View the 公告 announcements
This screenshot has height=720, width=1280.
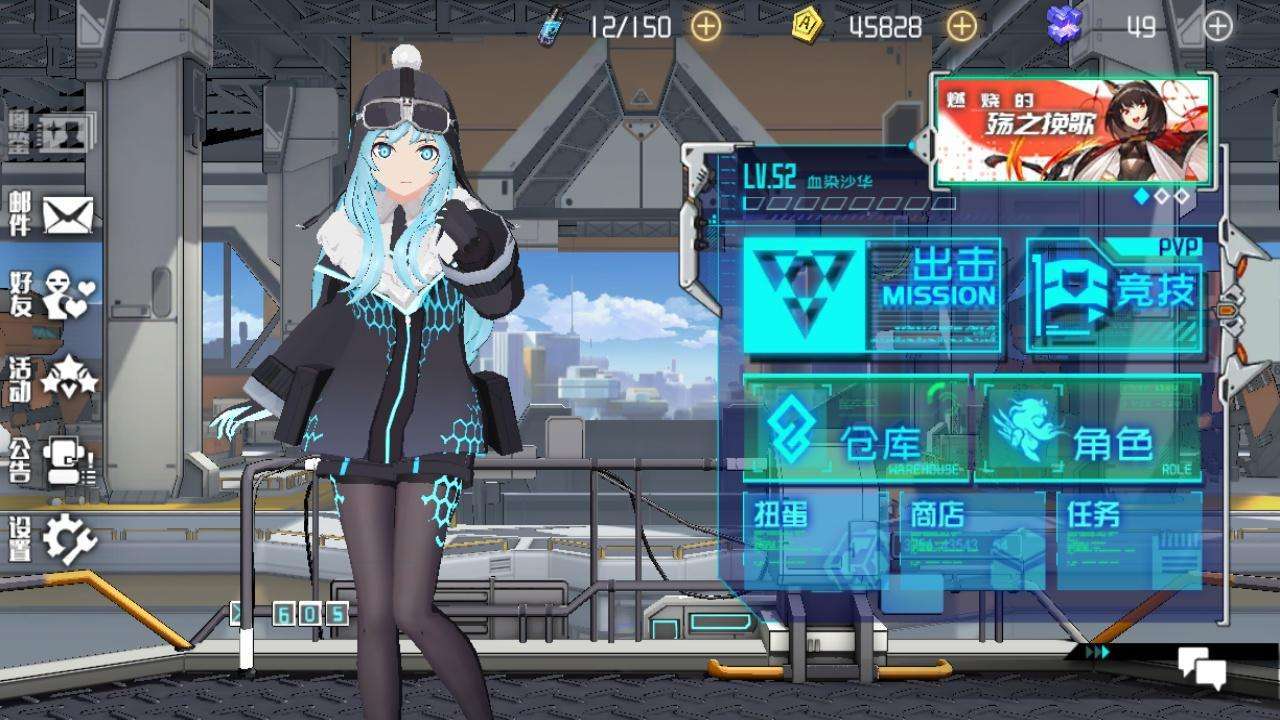52,460
